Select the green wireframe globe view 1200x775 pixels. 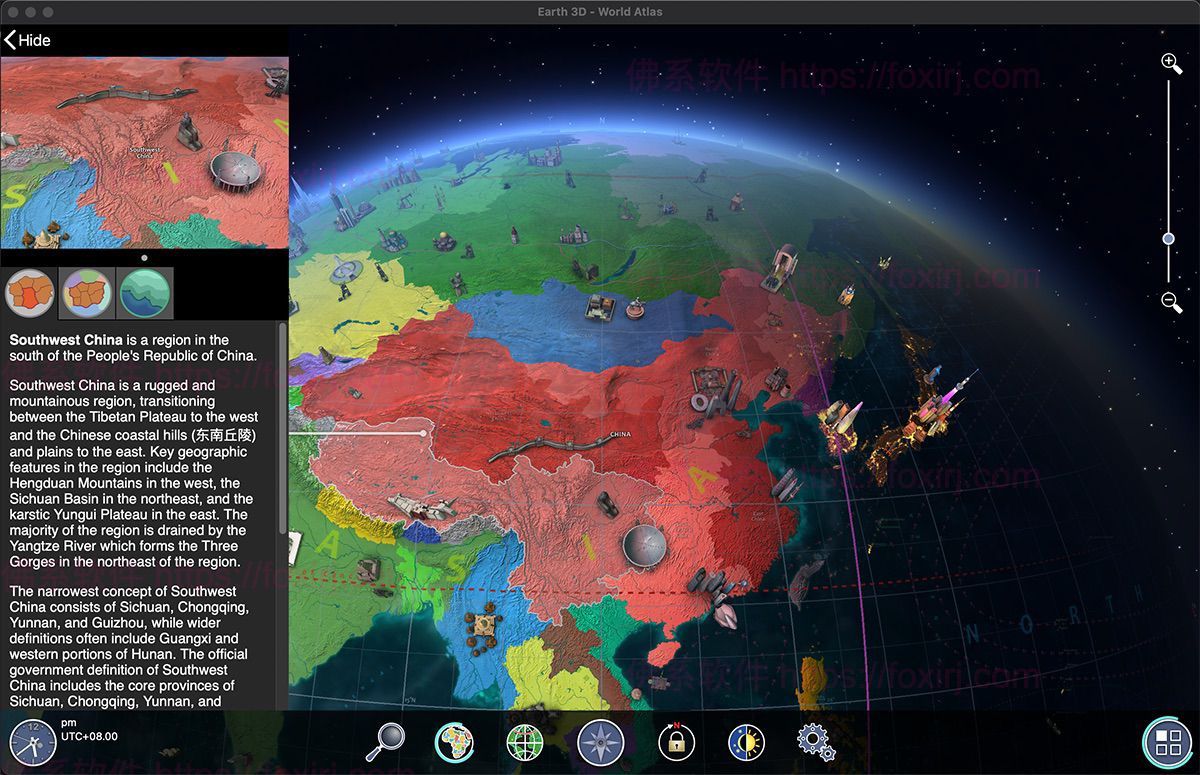point(526,742)
